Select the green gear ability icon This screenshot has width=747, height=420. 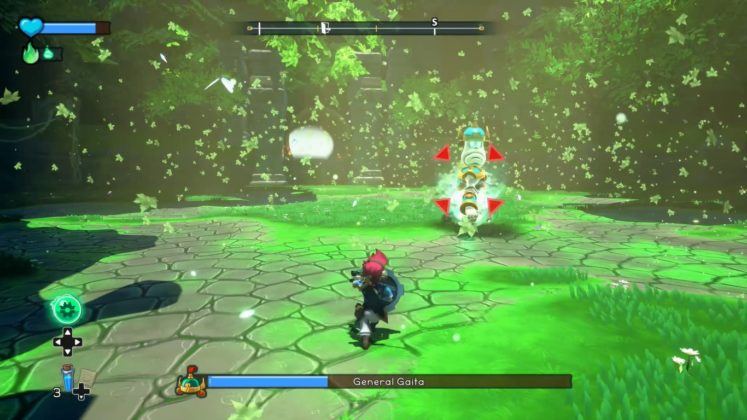click(x=67, y=307)
